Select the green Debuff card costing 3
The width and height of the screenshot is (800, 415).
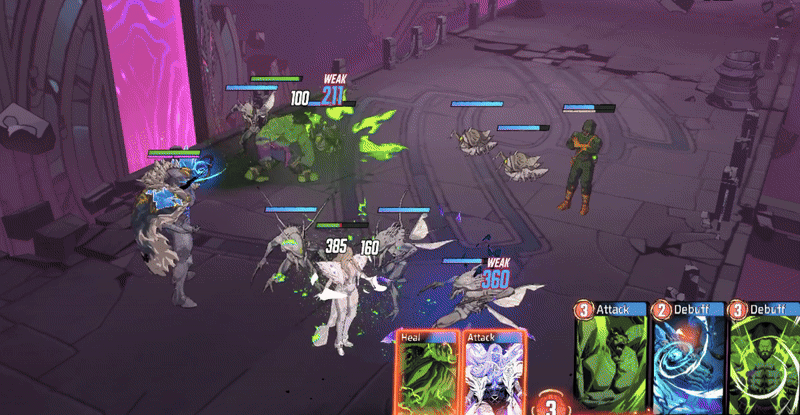tap(765, 360)
